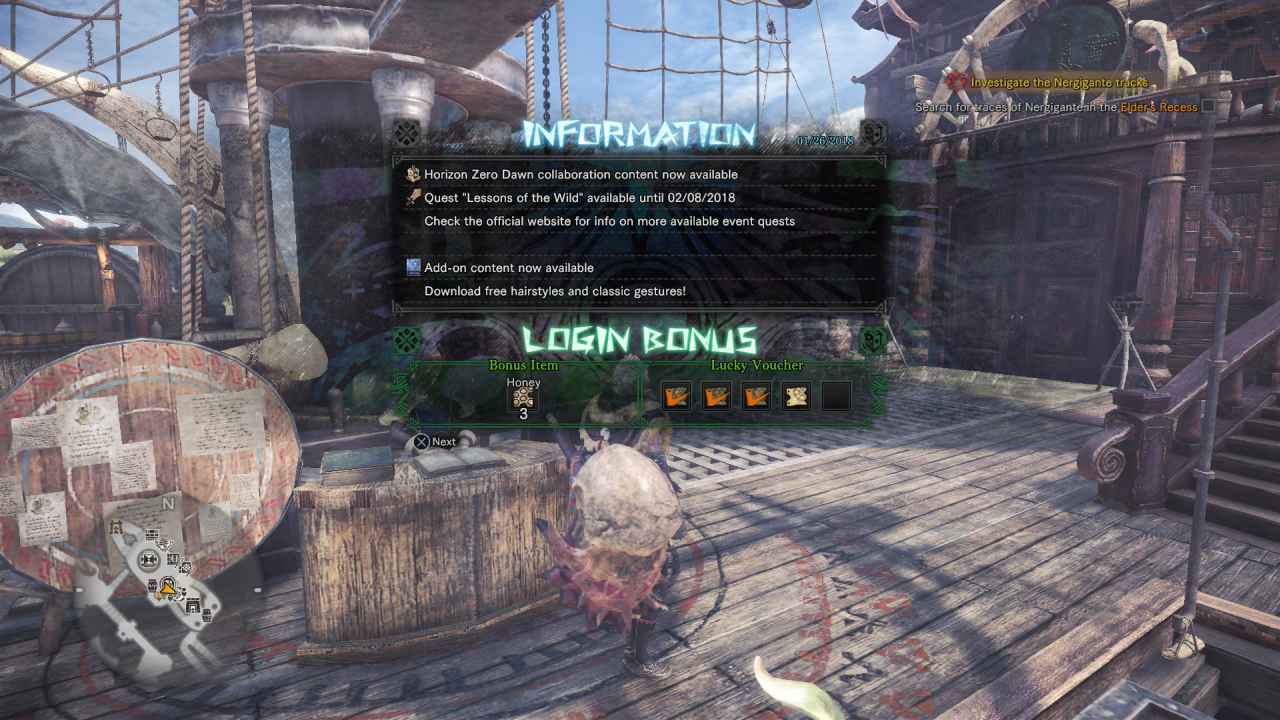Click the first orange Lucky Voucher icon
The width and height of the screenshot is (1280, 720).
tap(677, 395)
